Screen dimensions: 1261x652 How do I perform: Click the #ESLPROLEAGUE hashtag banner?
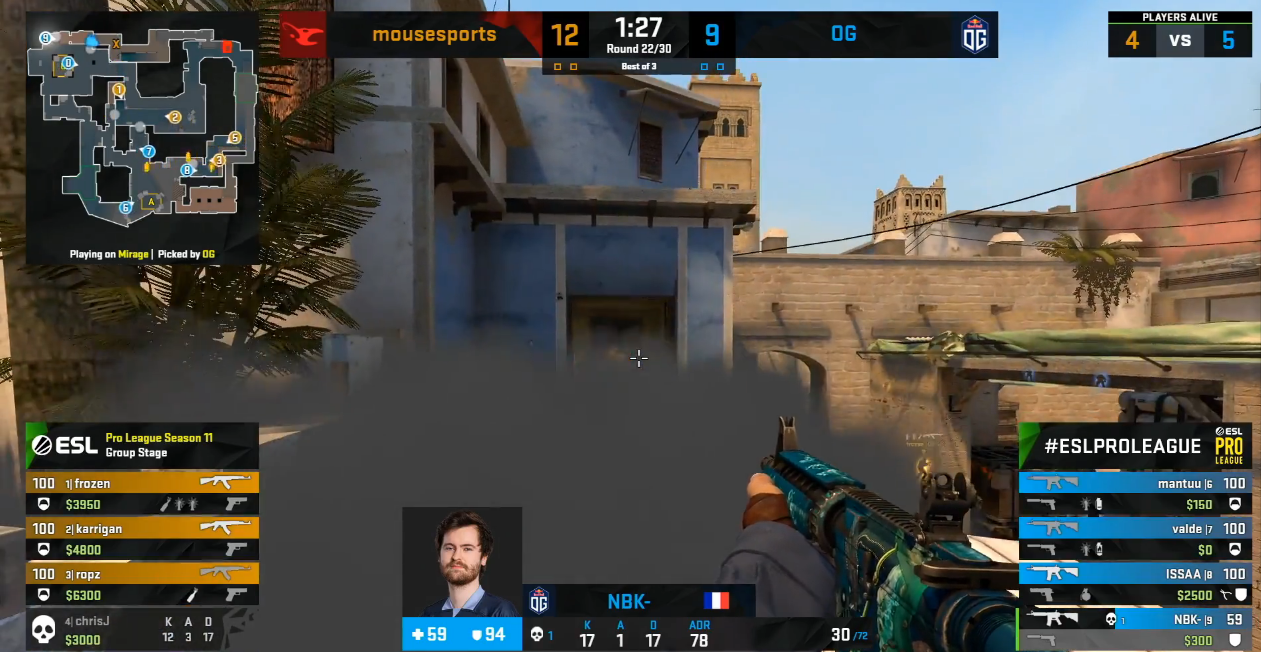[1122, 446]
